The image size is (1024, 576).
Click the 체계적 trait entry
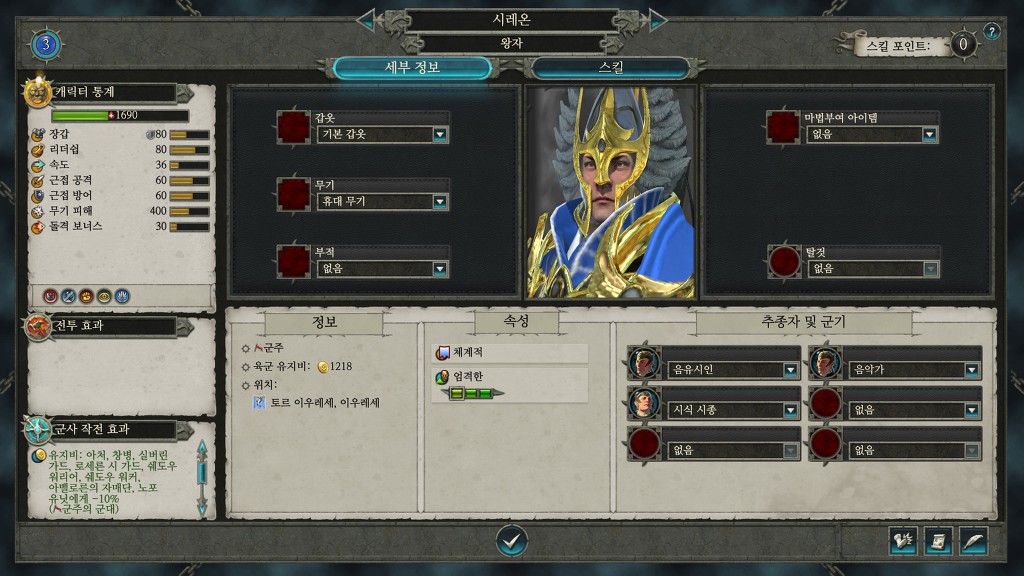[510, 353]
